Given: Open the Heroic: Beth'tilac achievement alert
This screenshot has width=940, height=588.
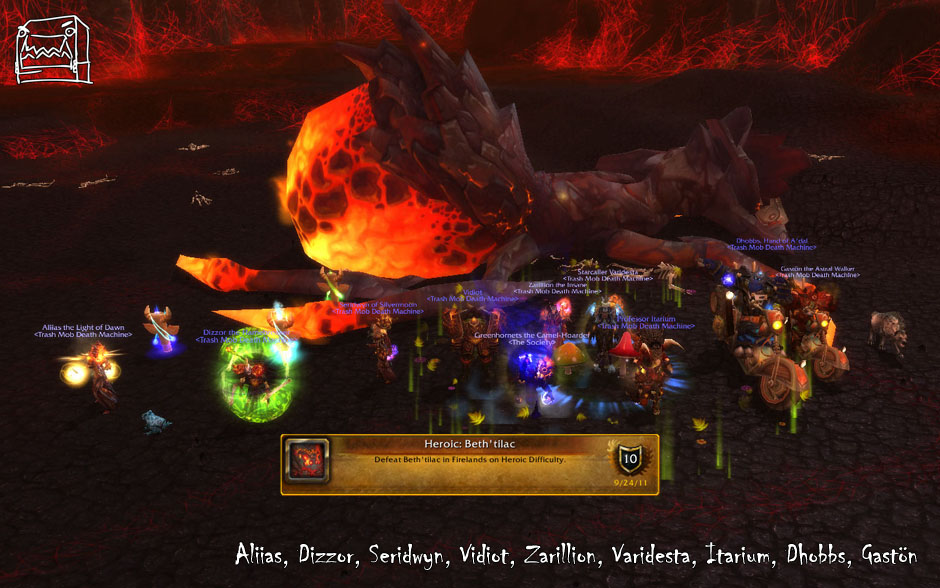Looking at the screenshot, I should coord(468,462).
